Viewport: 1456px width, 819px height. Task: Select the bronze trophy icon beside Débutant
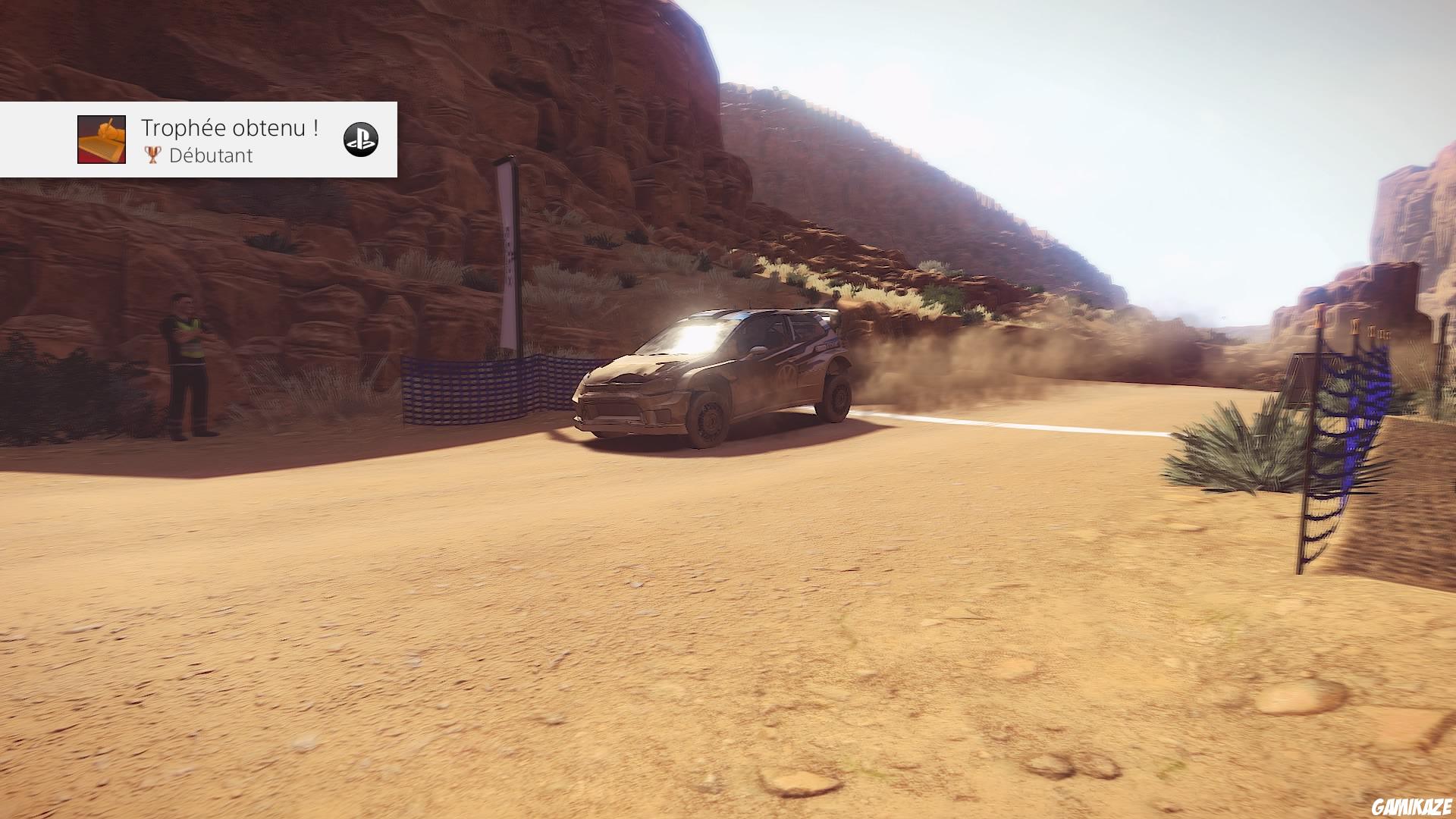point(152,156)
